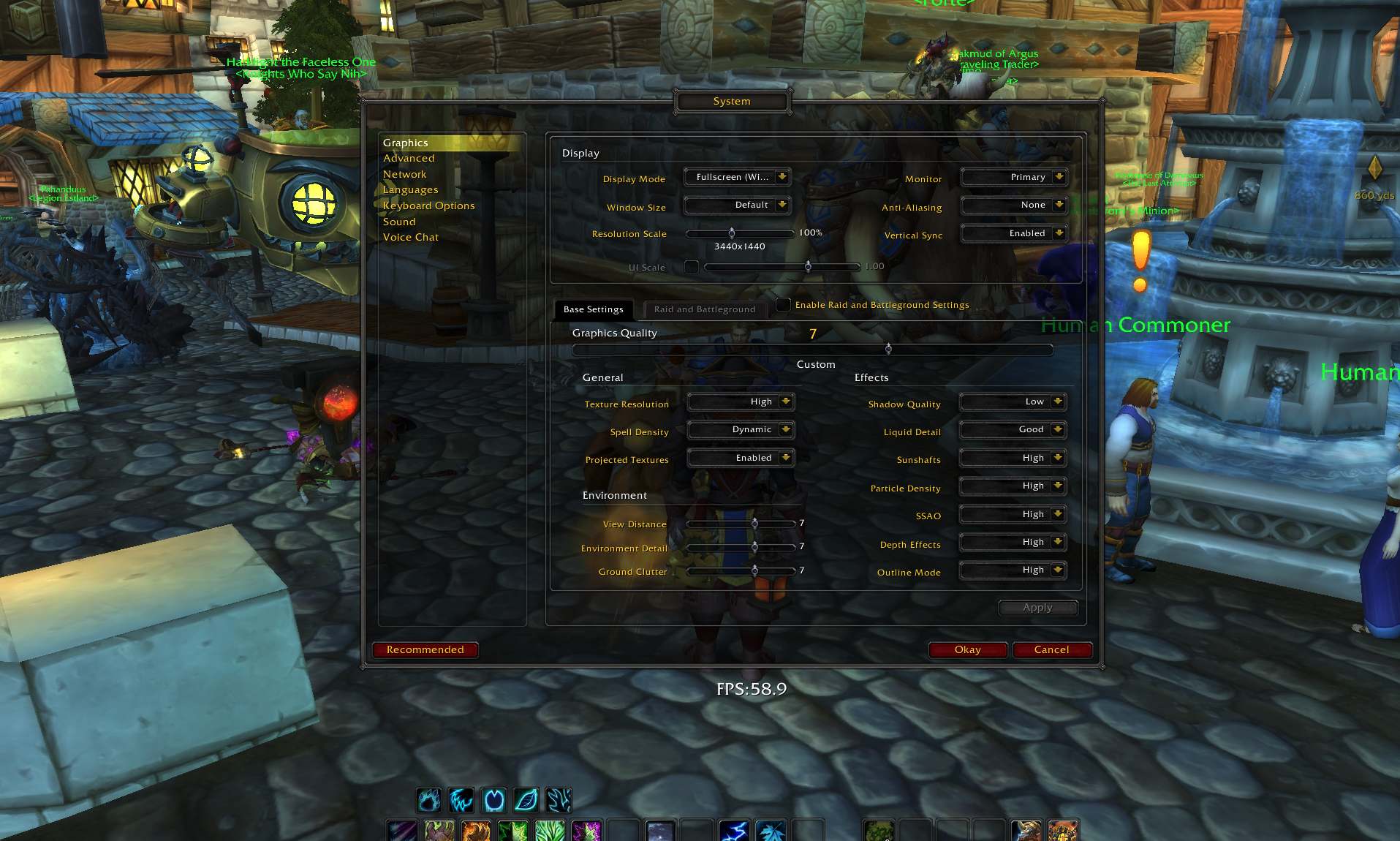Open the Anti-Aliasing dropdown
1400x841 pixels.
pyautogui.click(x=1014, y=205)
